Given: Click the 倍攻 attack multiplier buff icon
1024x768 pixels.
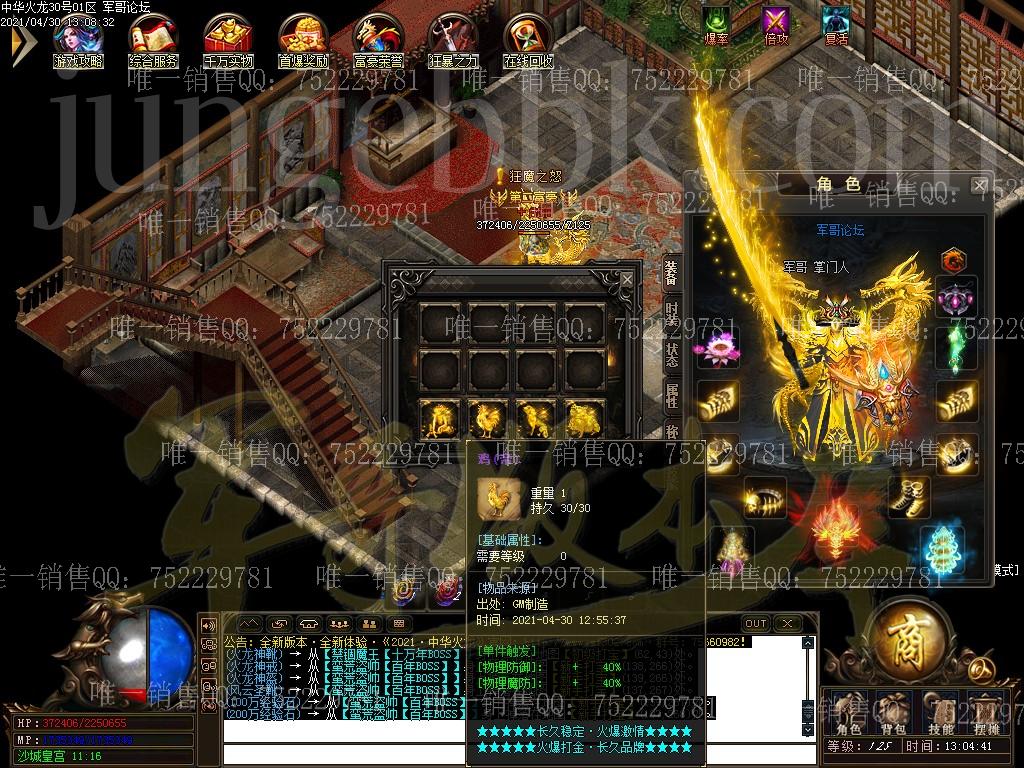Looking at the screenshot, I should click(775, 23).
